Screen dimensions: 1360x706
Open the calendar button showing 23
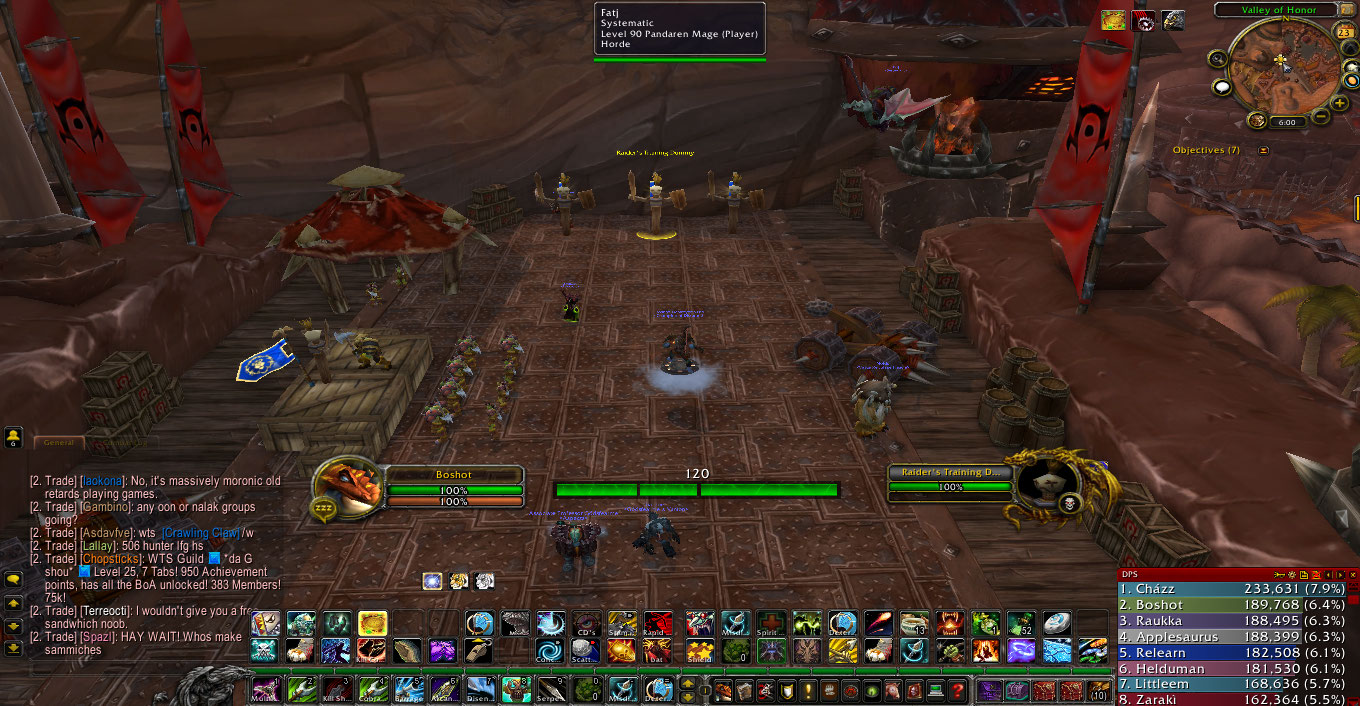pos(1345,32)
